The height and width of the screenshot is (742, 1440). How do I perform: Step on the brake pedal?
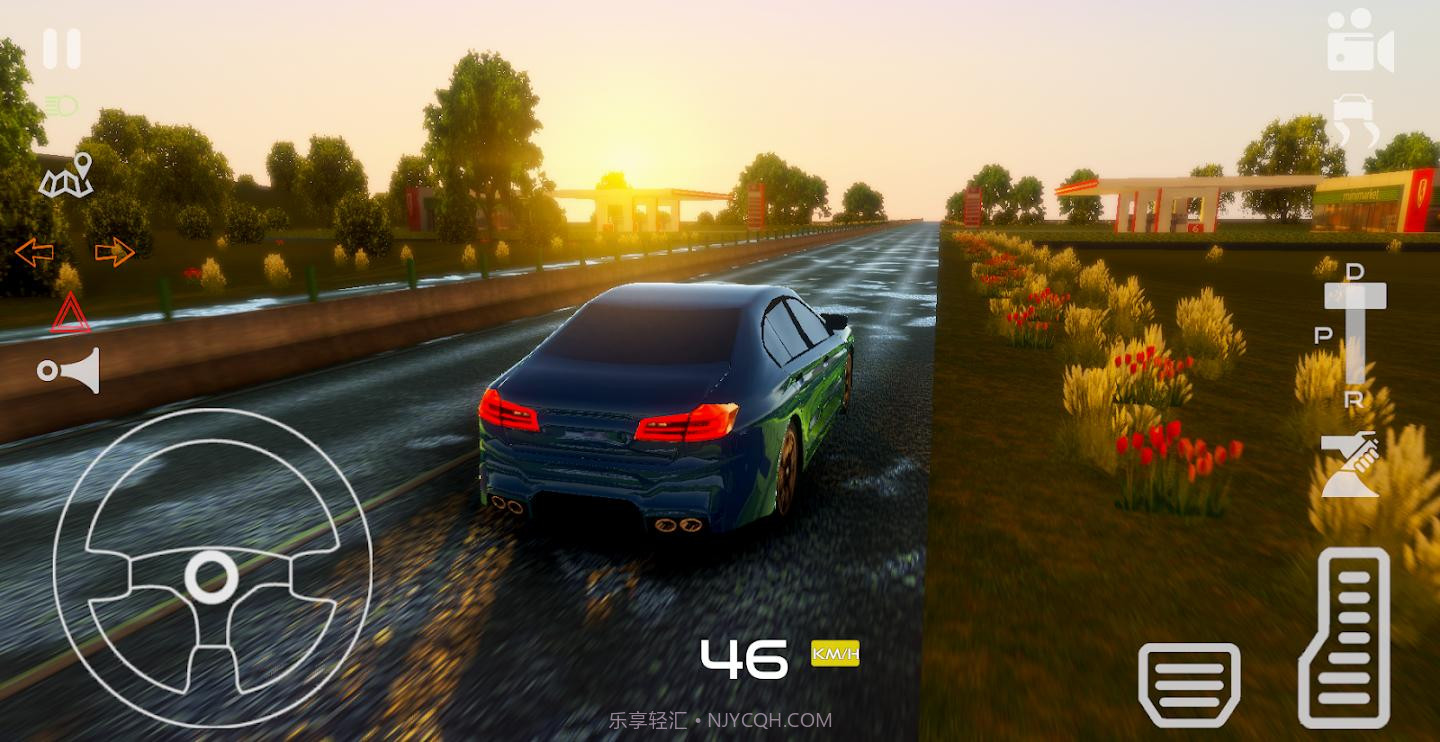(x=1189, y=684)
